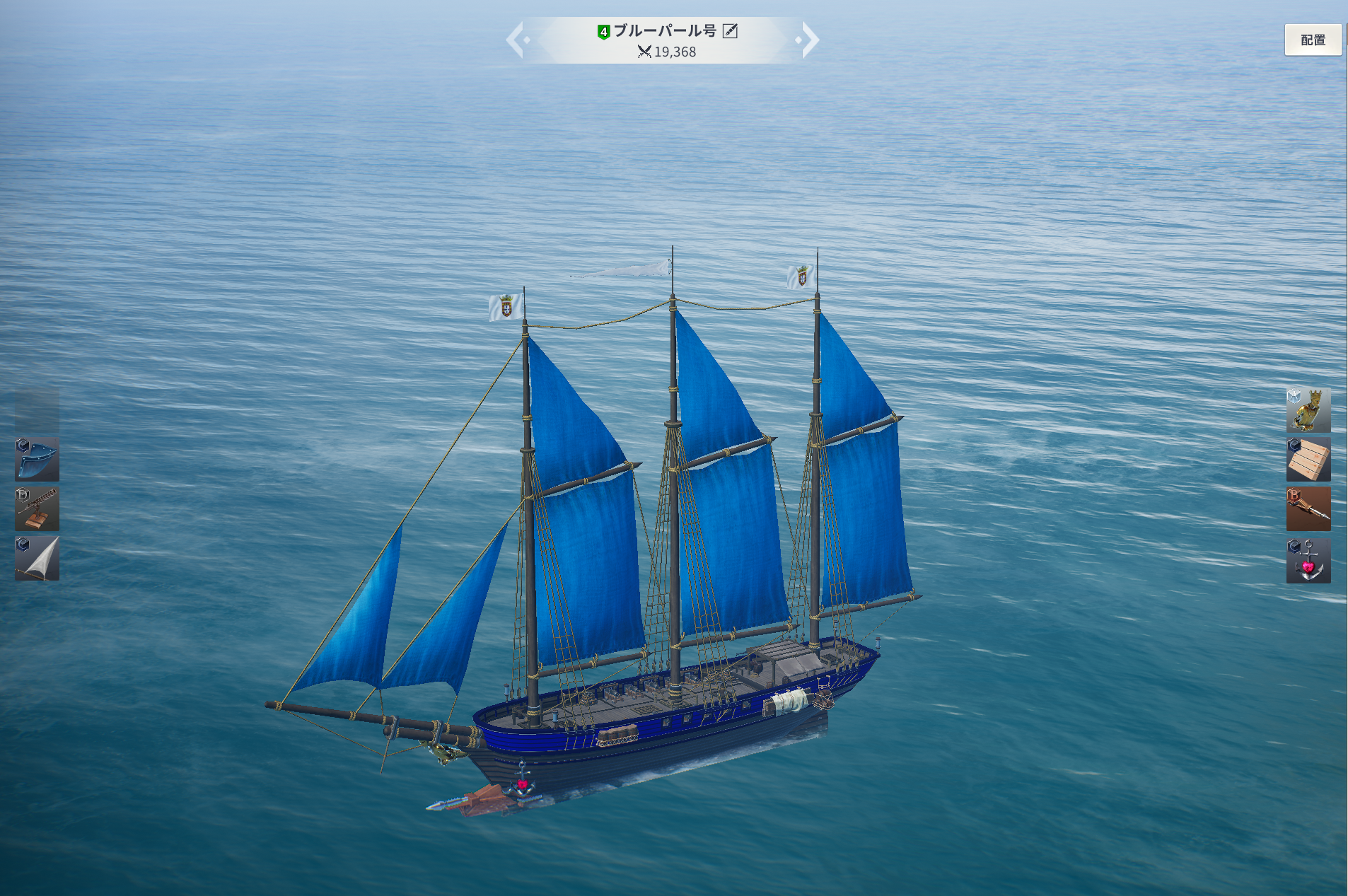The height and width of the screenshot is (896, 1348).
Task: Select the deck cannon equipment slot
Action: click(37, 509)
